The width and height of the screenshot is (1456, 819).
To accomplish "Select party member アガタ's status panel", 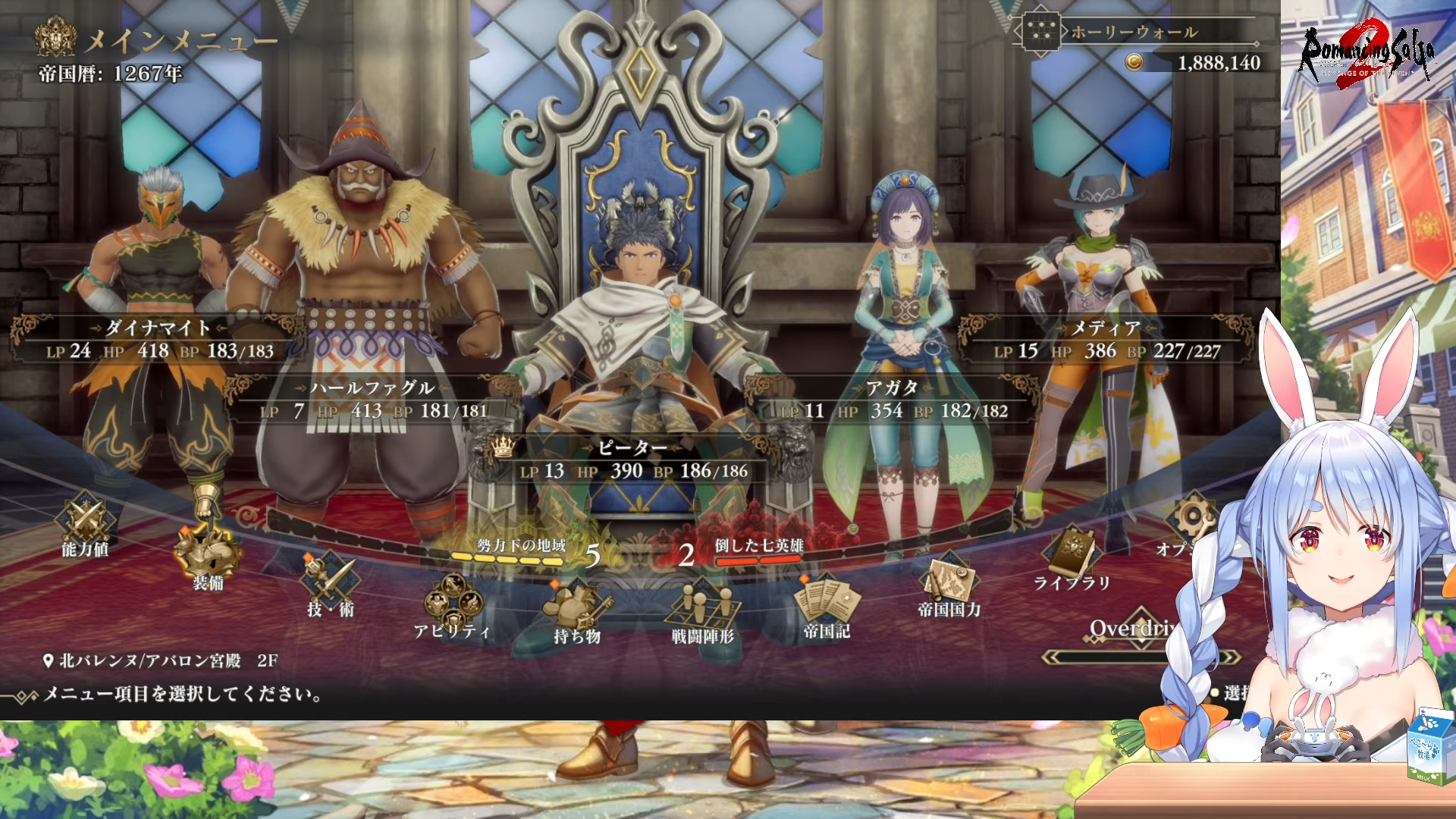I will pyautogui.click(x=893, y=400).
